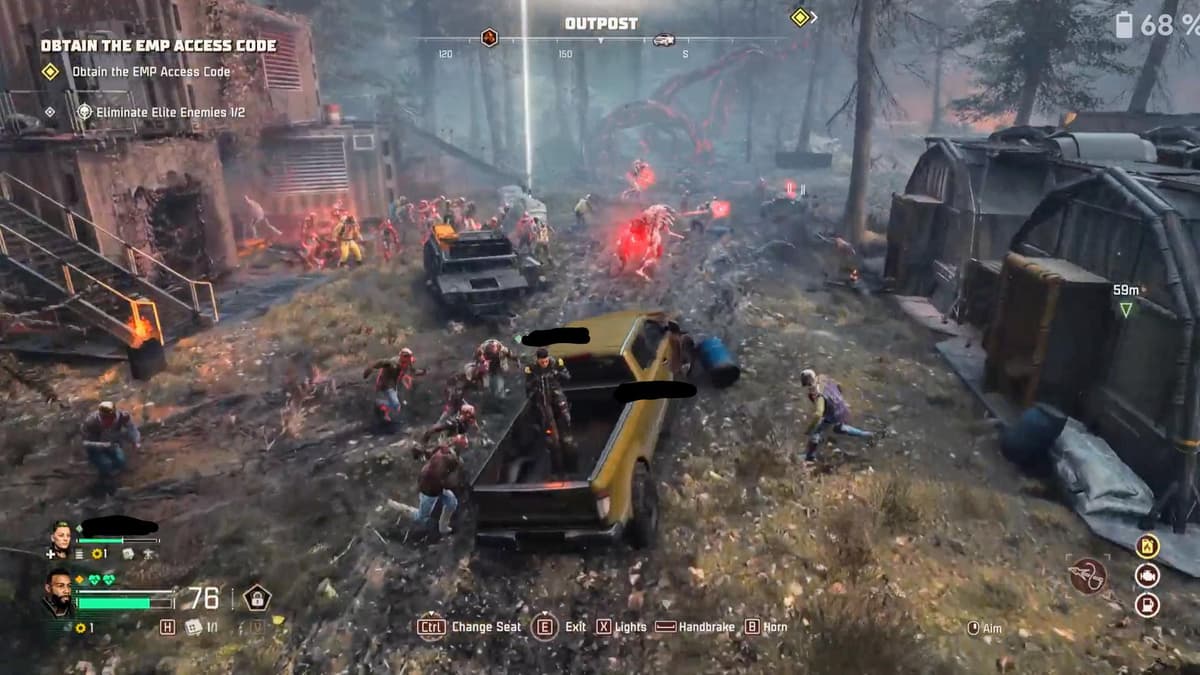Click the engine status icon

tap(1147, 575)
